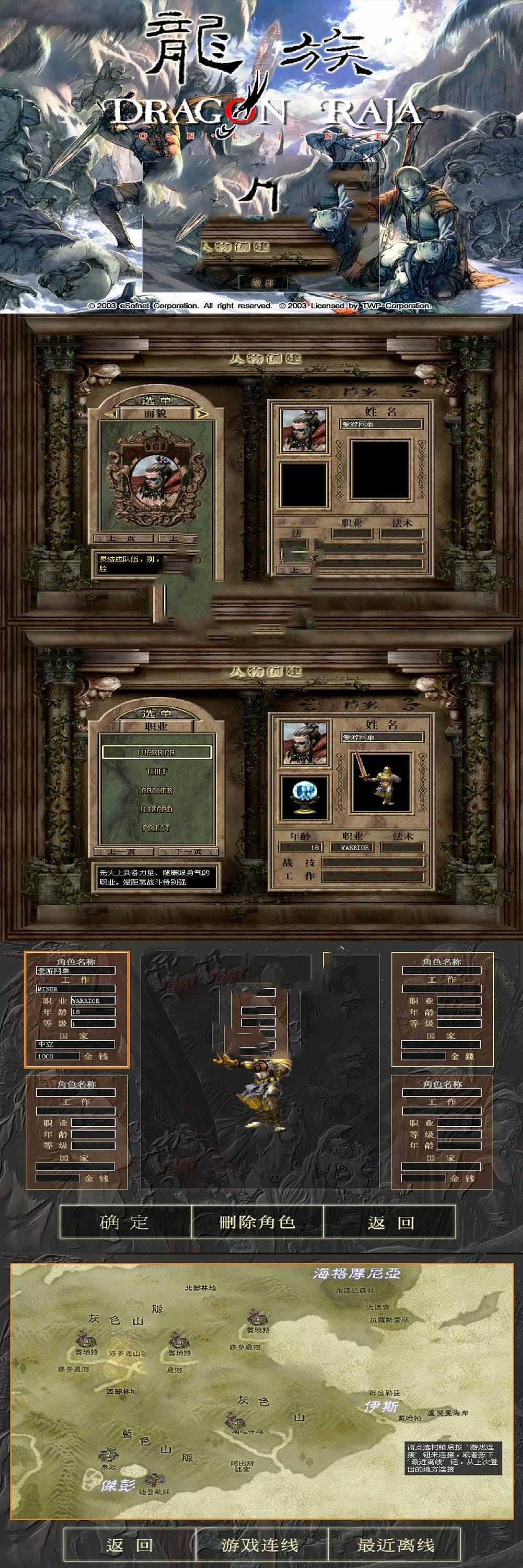
Task: Choose the THIEF class
Action: 156,771
